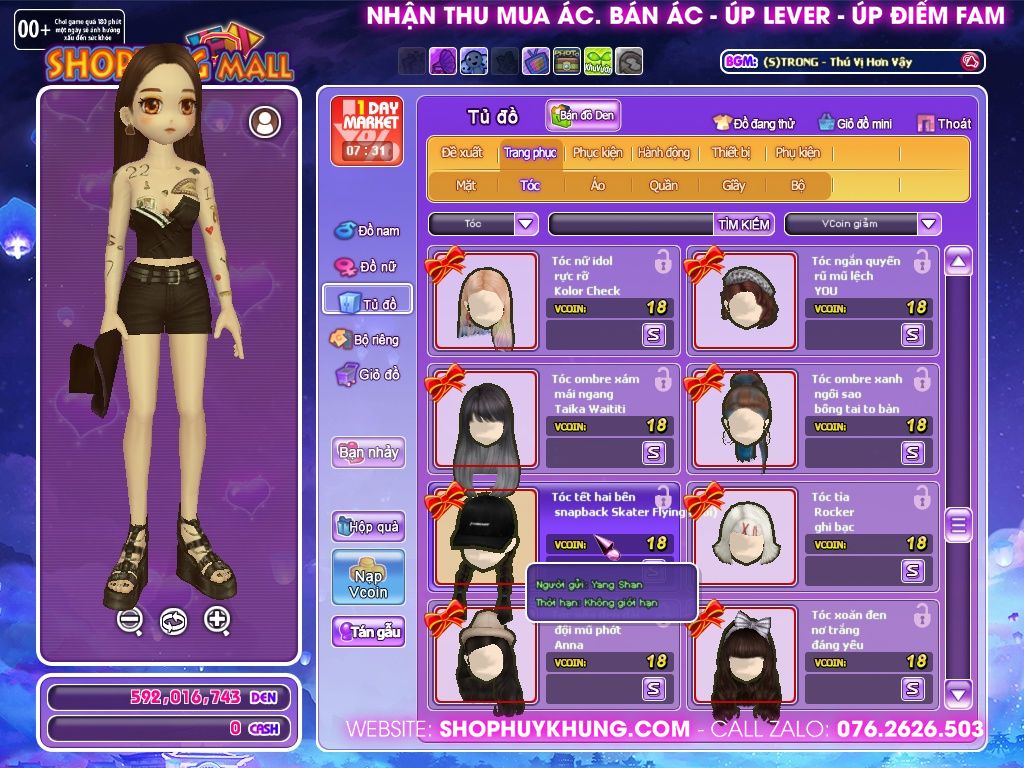Expand the Tóc filter dropdown

[526, 224]
